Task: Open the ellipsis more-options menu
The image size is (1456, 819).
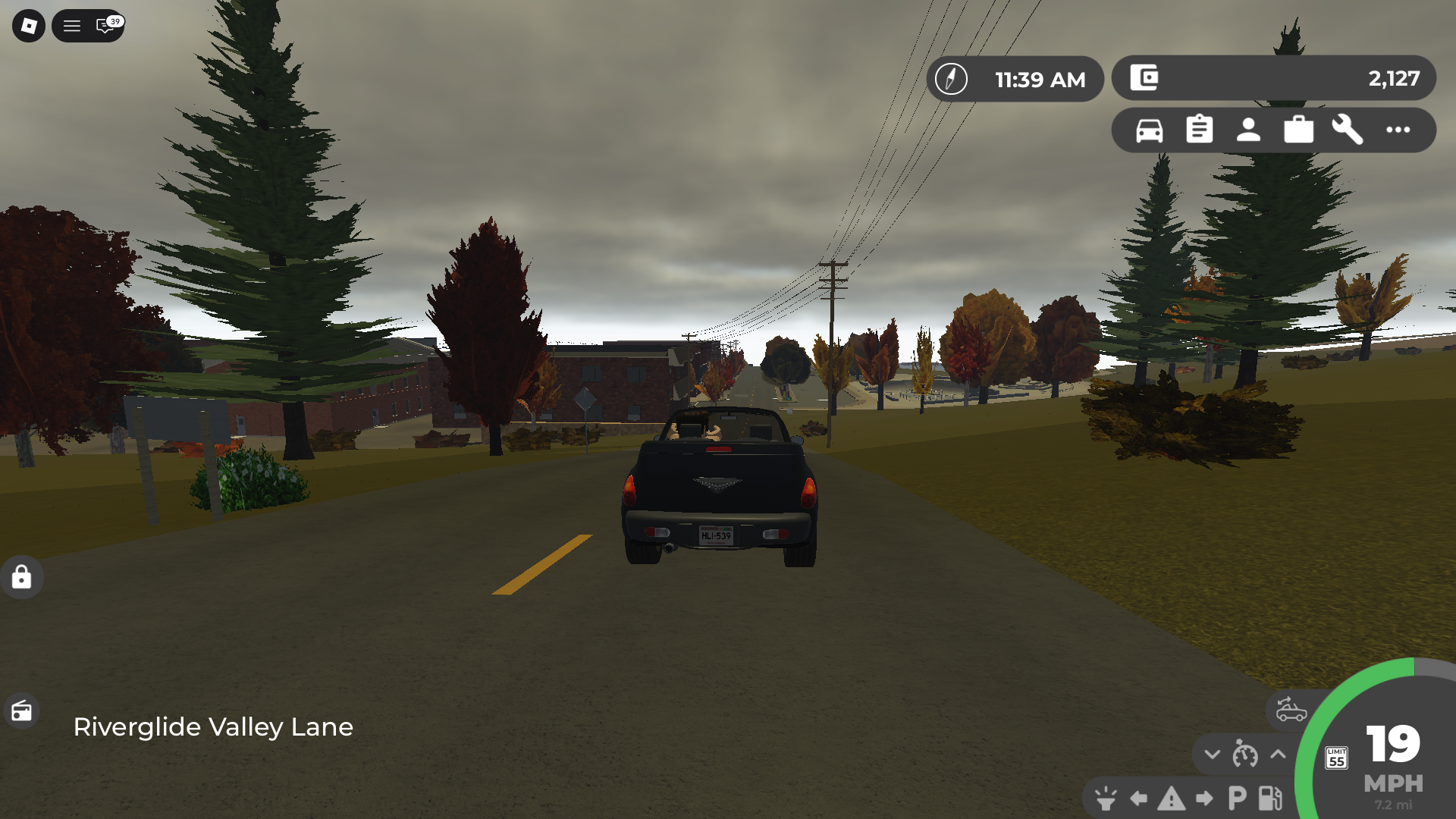Action: click(x=1397, y=130)
